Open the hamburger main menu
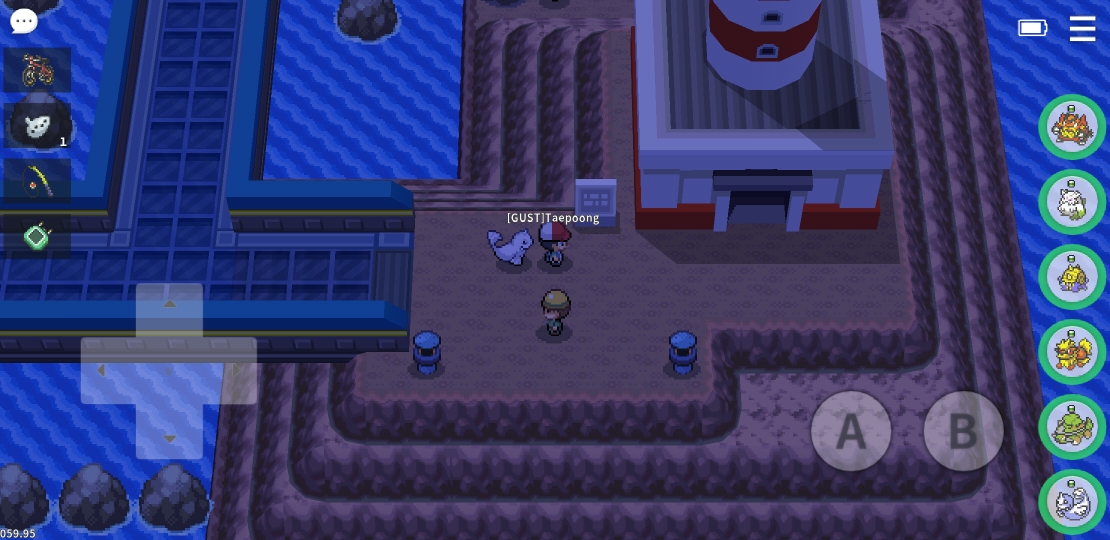Image resolution: width=1110 pixels, height=540 pixels. 1082,28
